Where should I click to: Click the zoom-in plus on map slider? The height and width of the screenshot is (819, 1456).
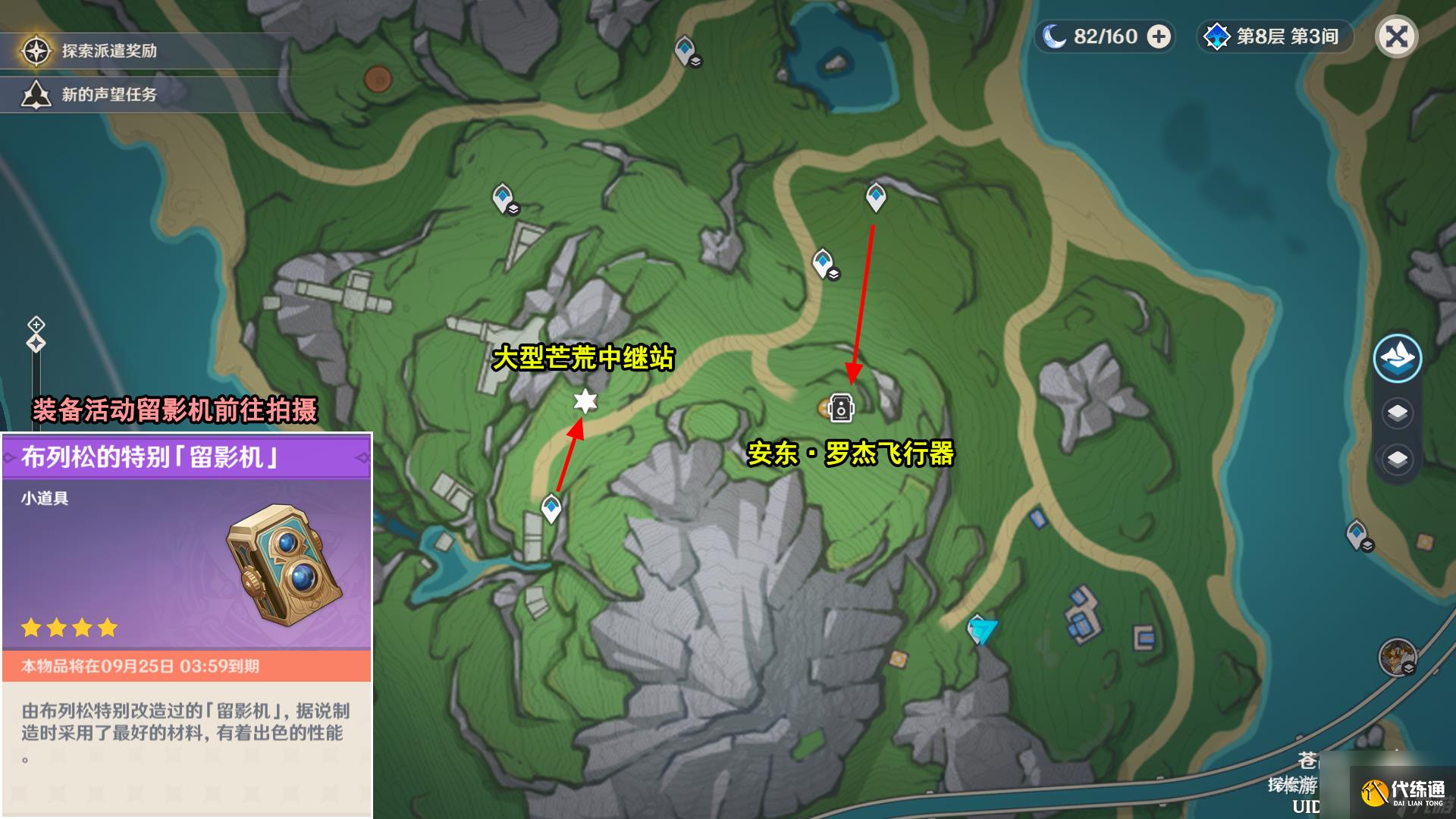pos(36,325)
